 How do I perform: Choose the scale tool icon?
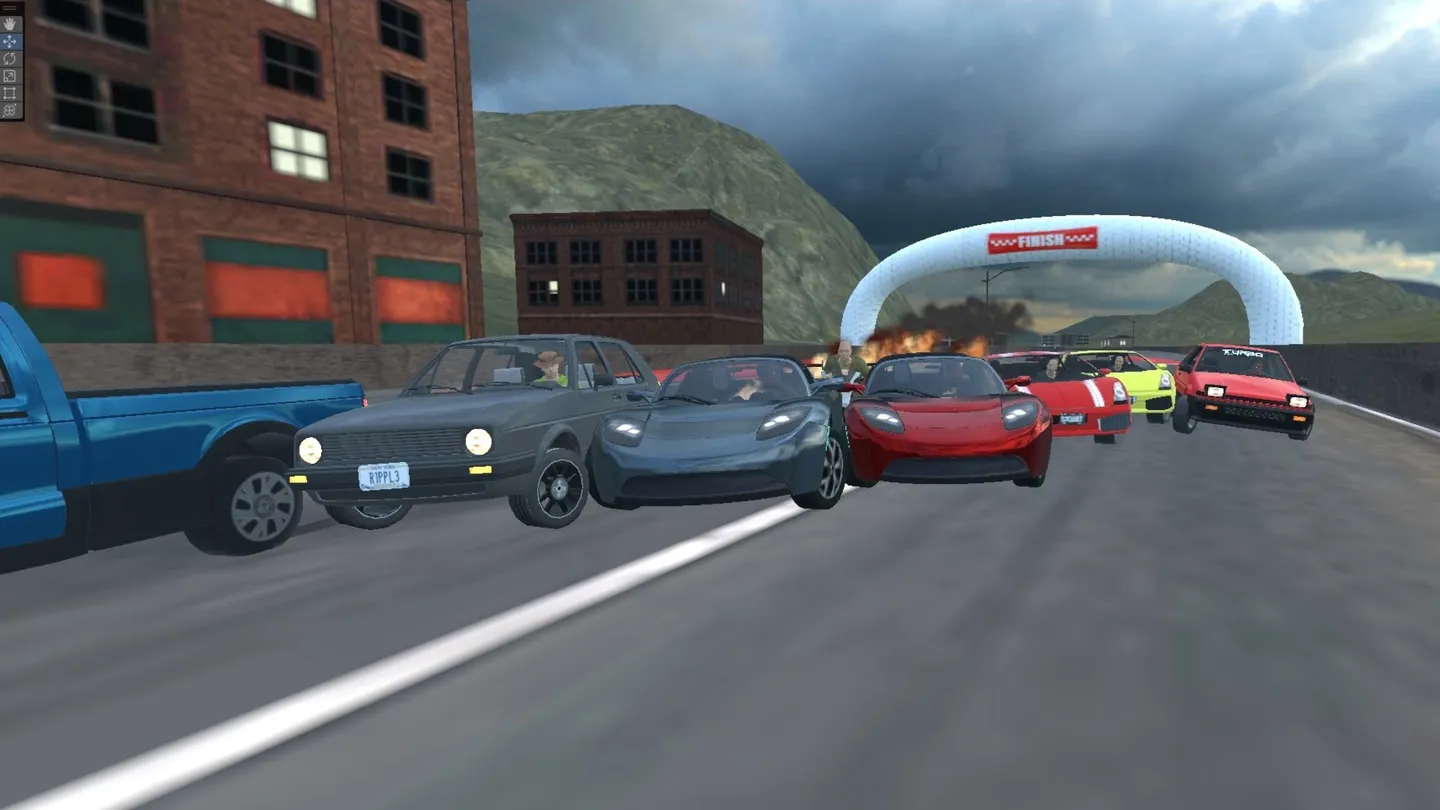point(10,75)
